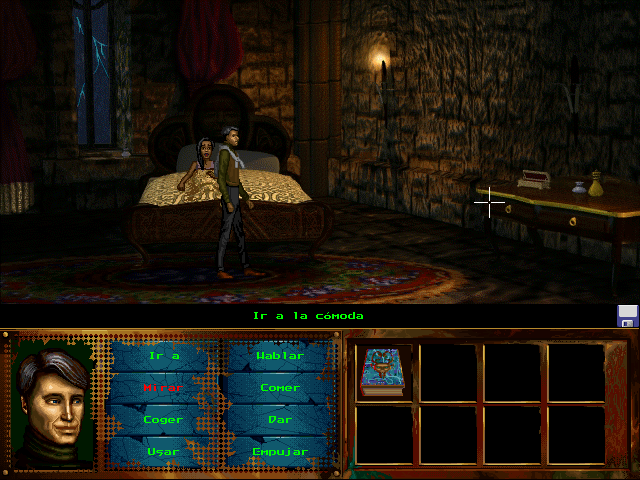Select the 'Usar' command
The image size is (640, 480).
[x=163, y=451]
